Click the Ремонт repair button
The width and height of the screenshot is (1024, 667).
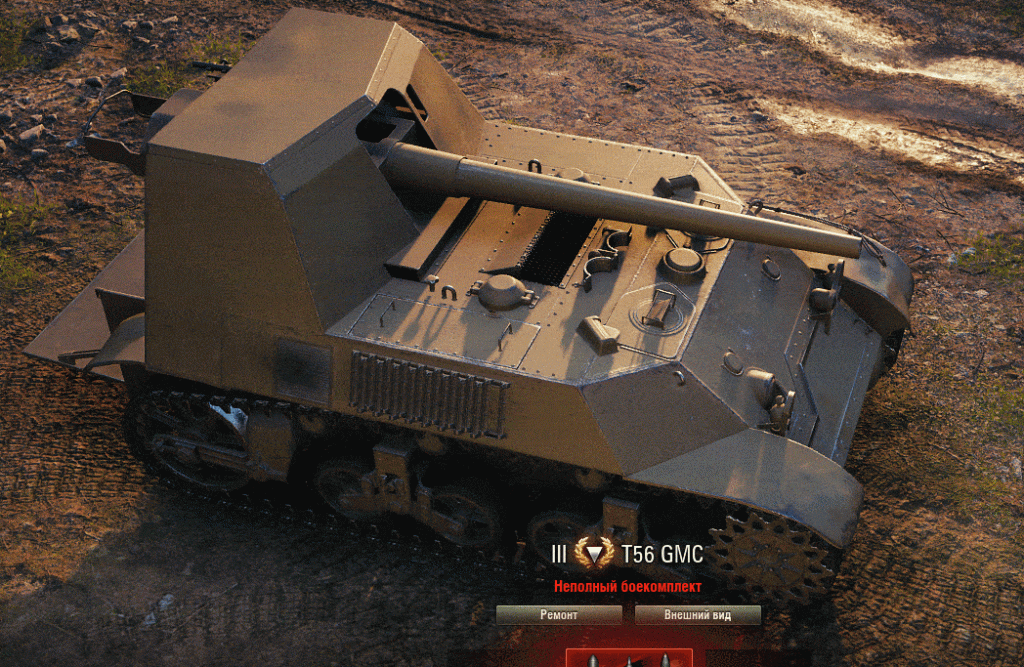pyautogui.click(x=558, y=615)
